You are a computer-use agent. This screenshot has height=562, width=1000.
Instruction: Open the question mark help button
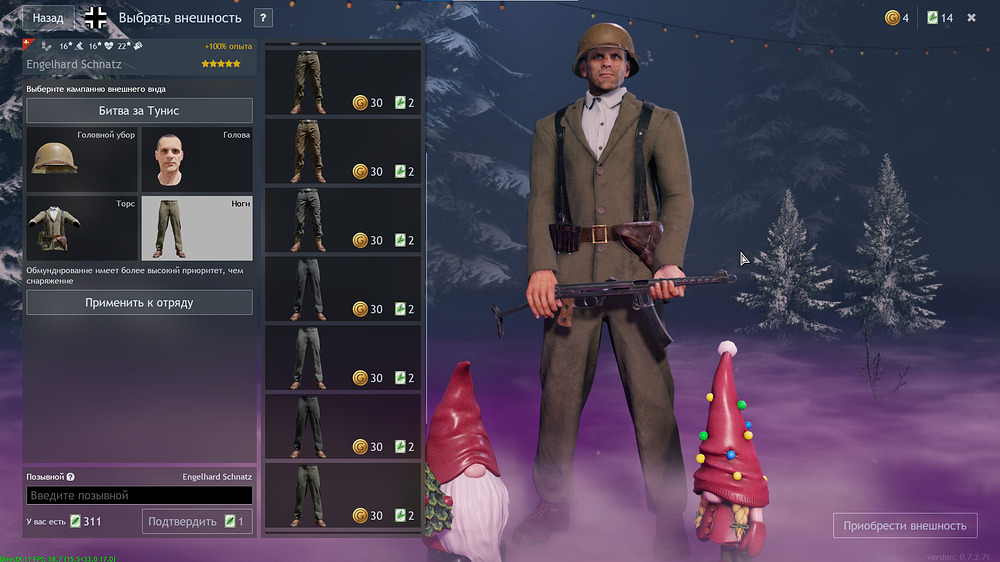(263, 18)
